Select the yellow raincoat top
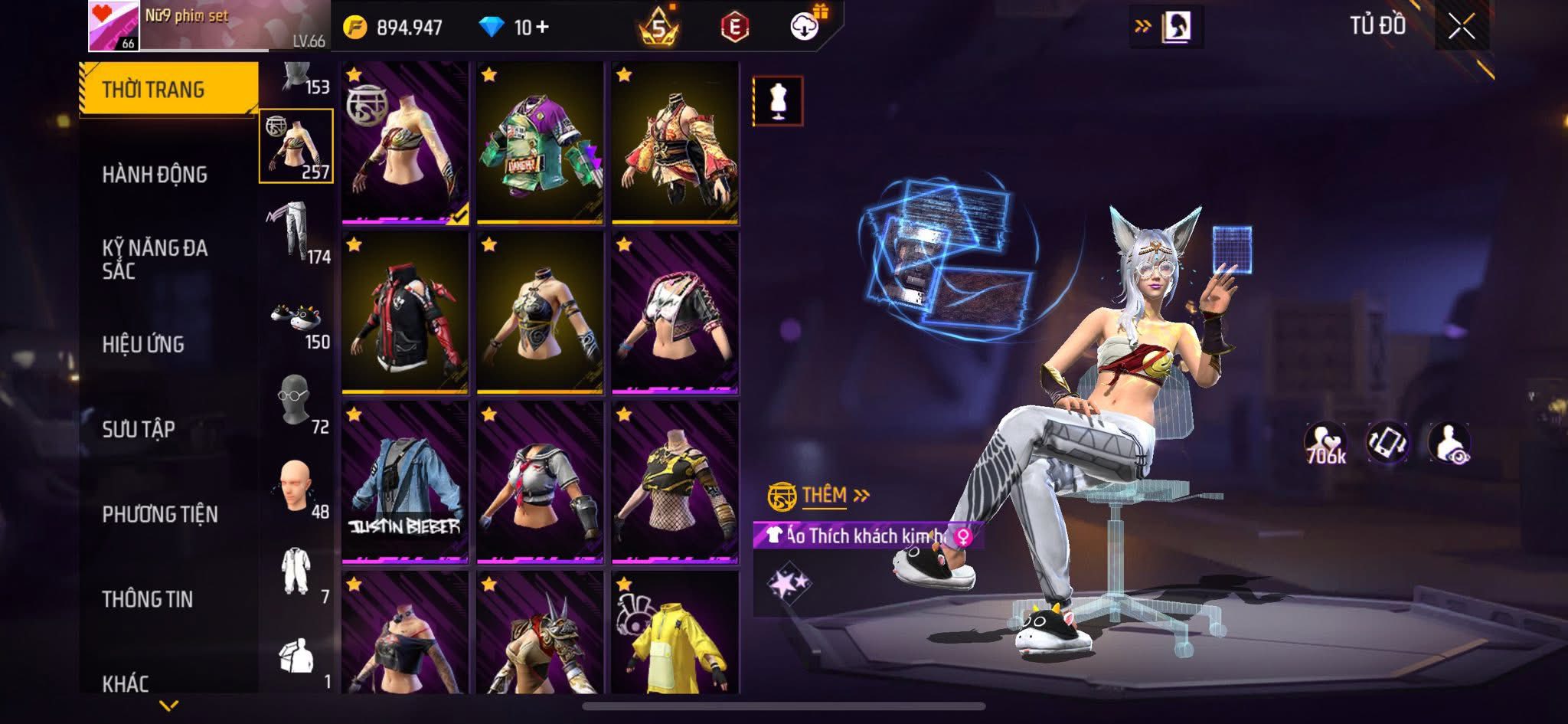 tap(675, 634)
